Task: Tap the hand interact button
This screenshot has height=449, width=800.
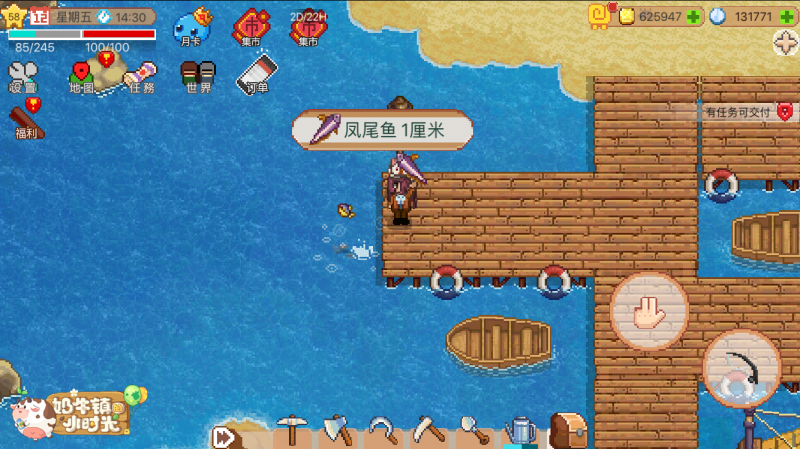Action: pyautogui.click(x=649, y=311)
